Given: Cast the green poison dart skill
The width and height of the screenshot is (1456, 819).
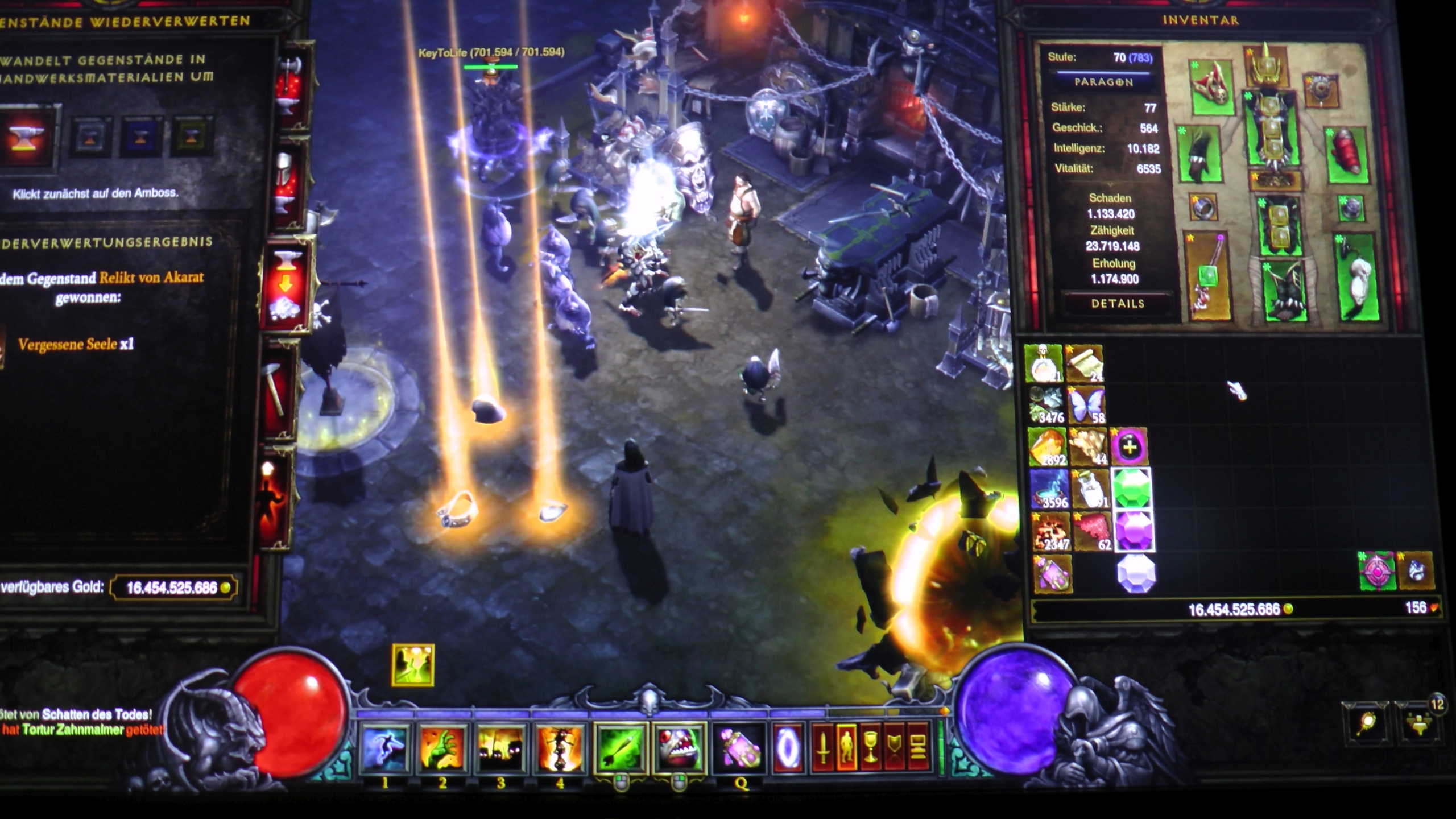Looking at the screenshot, I should 621,747.
